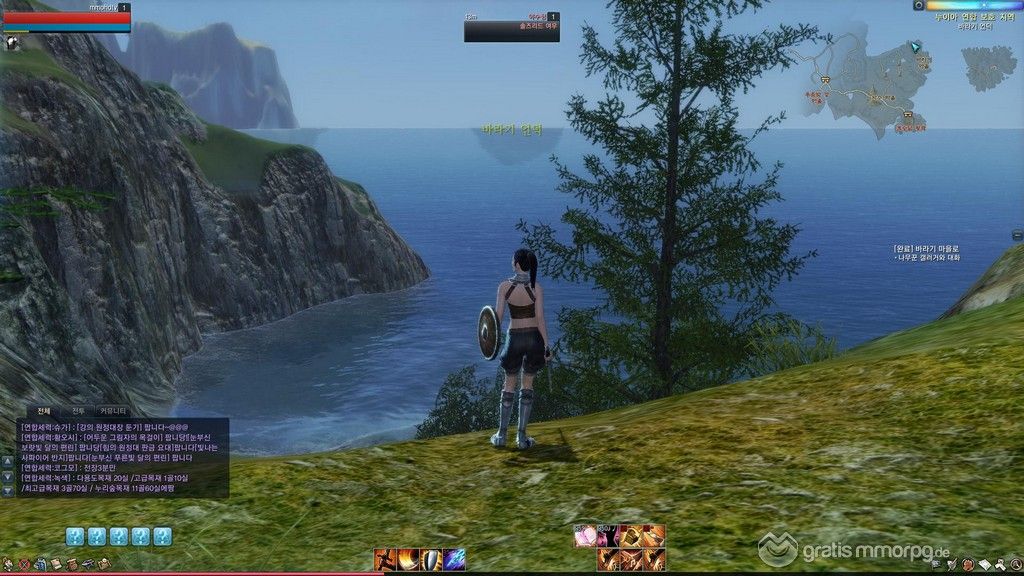Activate the running kick skill icon
The width and height of the screenshot is (1024, 576).
click(x=385, y=560)
